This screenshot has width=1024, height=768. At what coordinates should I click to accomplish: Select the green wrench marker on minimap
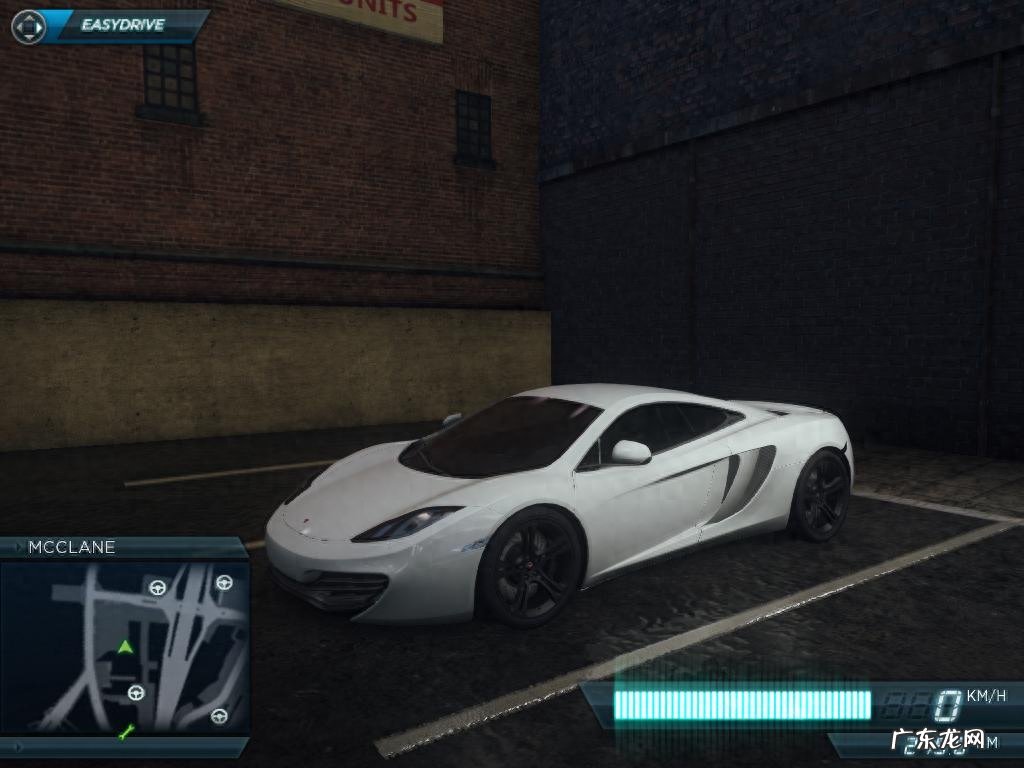tap(125, 734)
